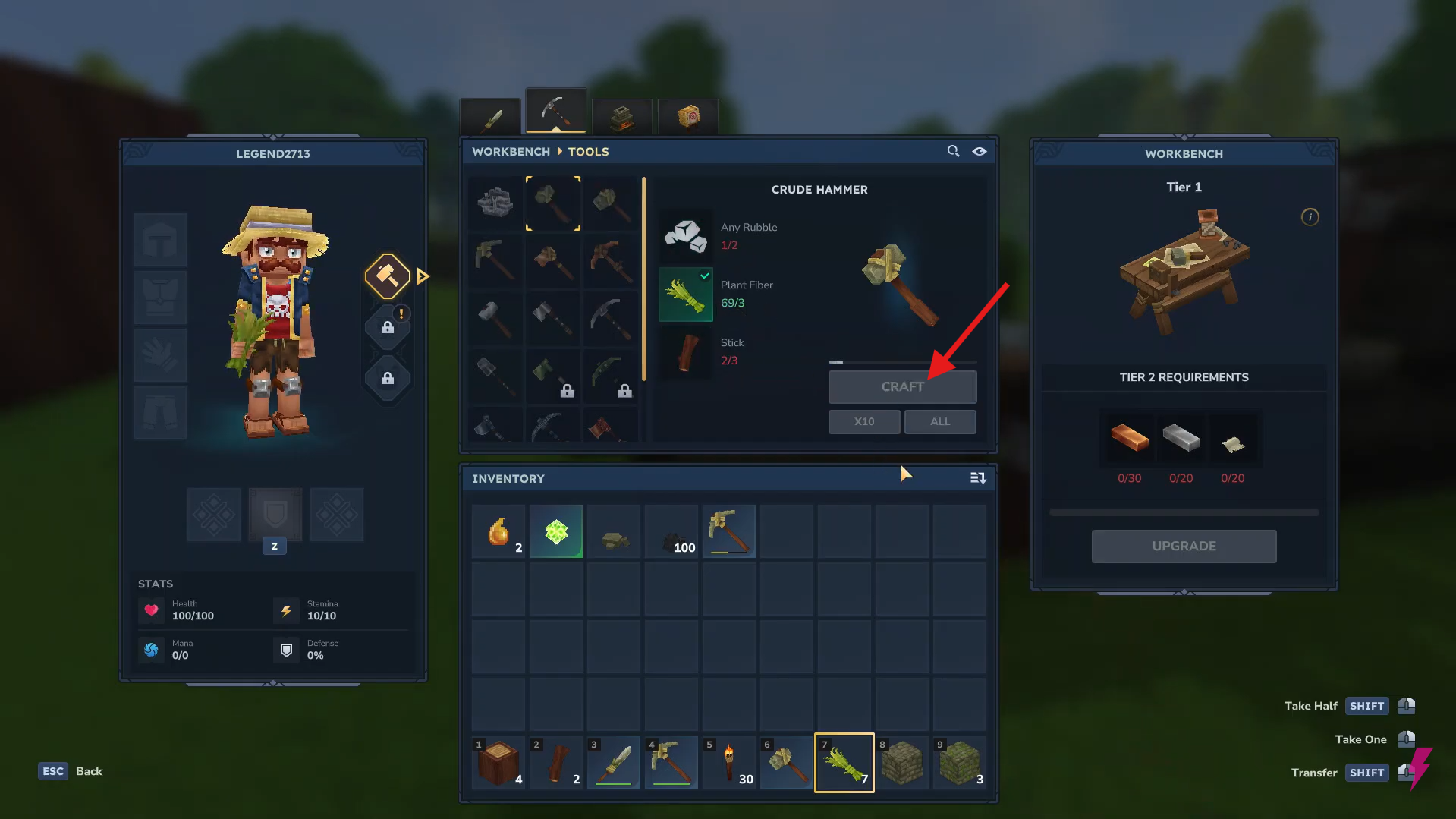Viewport: 1456px width, 819px height.
Task: Toggle the recipe visibility eye icon
Action: coord(979,152)
